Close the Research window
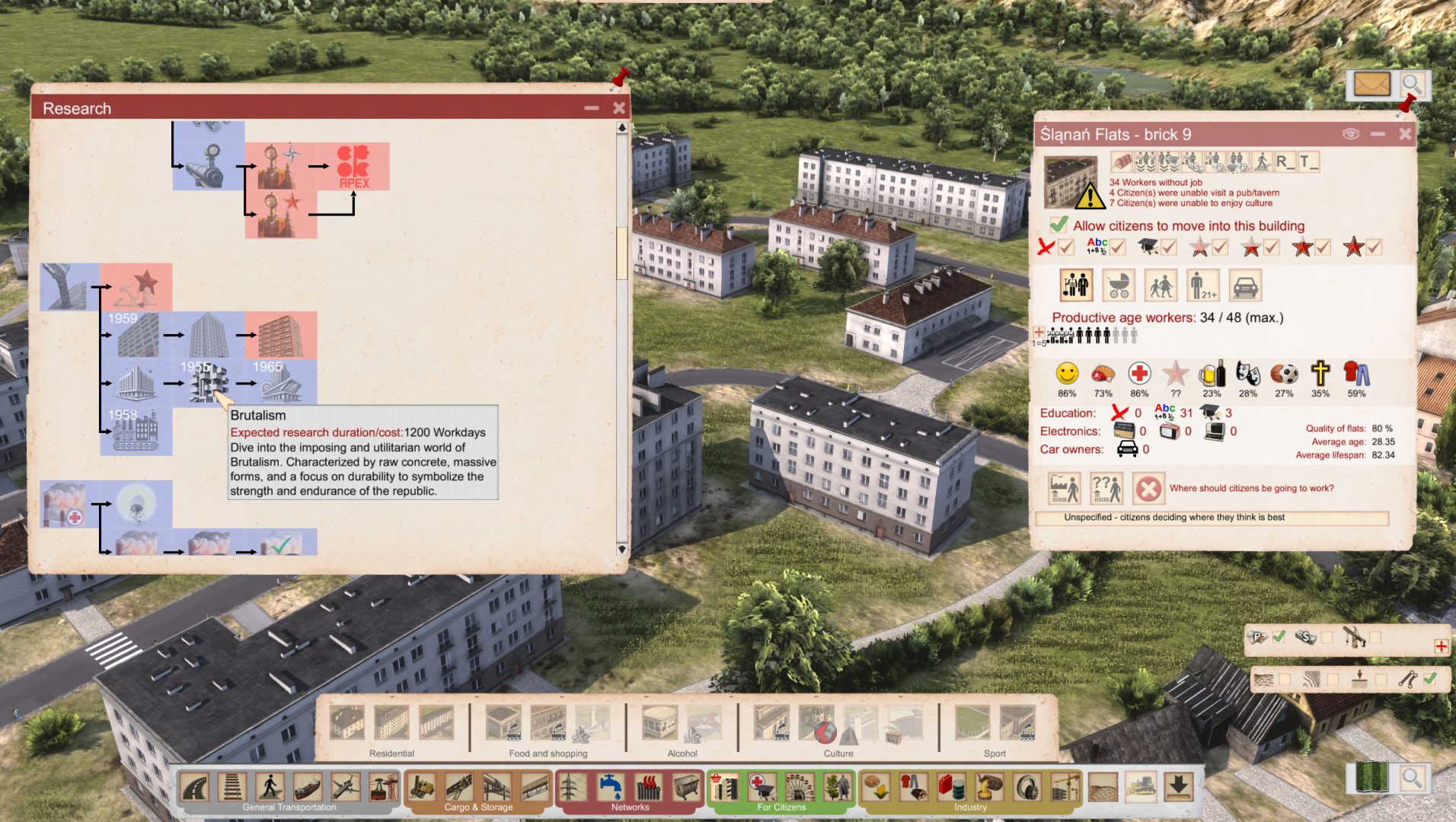Viewport: 1456px width, 822px height. [x=619, y=108]
